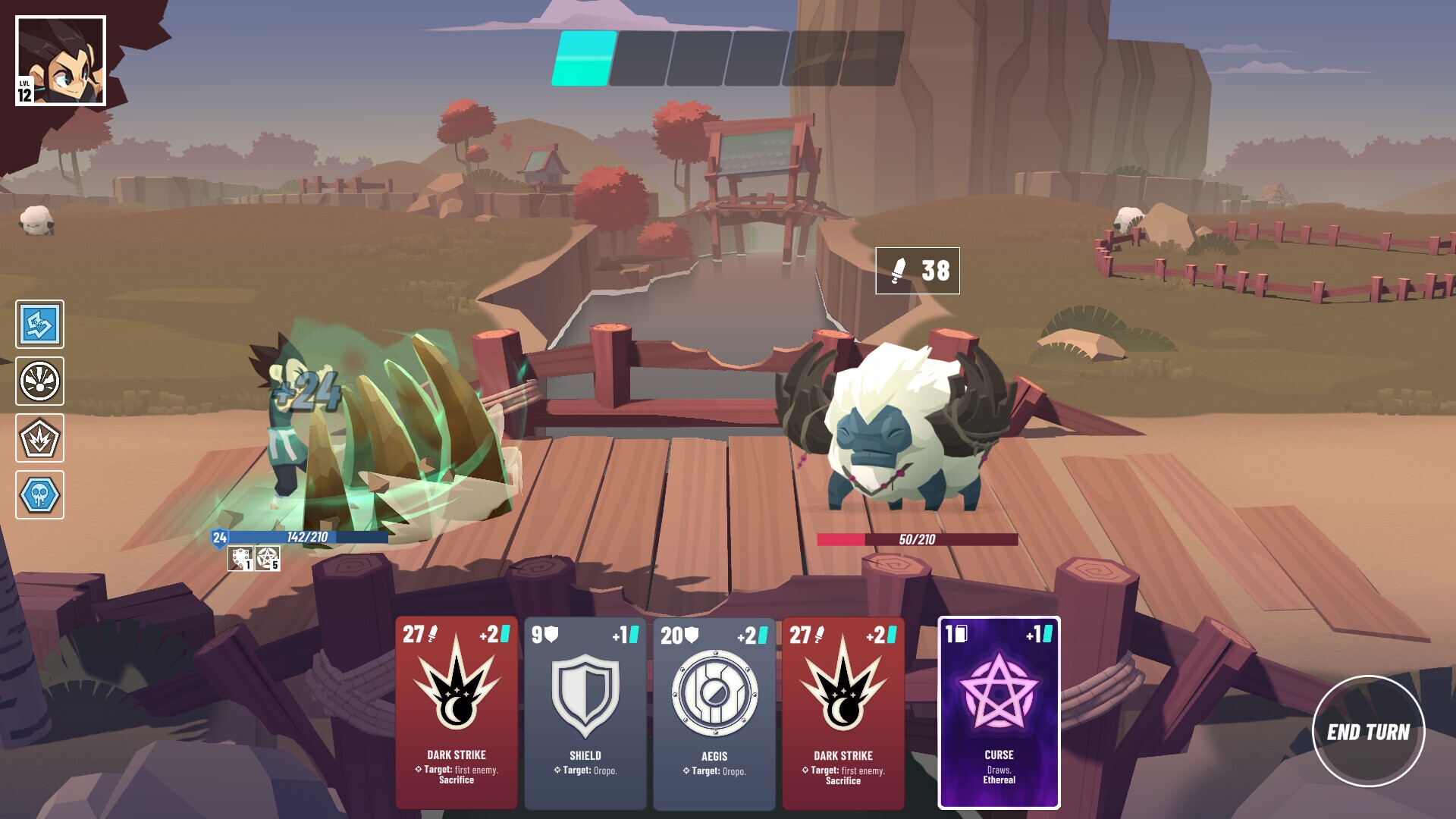Click the dagger icon next to 38
Screen dimensions: 1456x819
point(898,271)
